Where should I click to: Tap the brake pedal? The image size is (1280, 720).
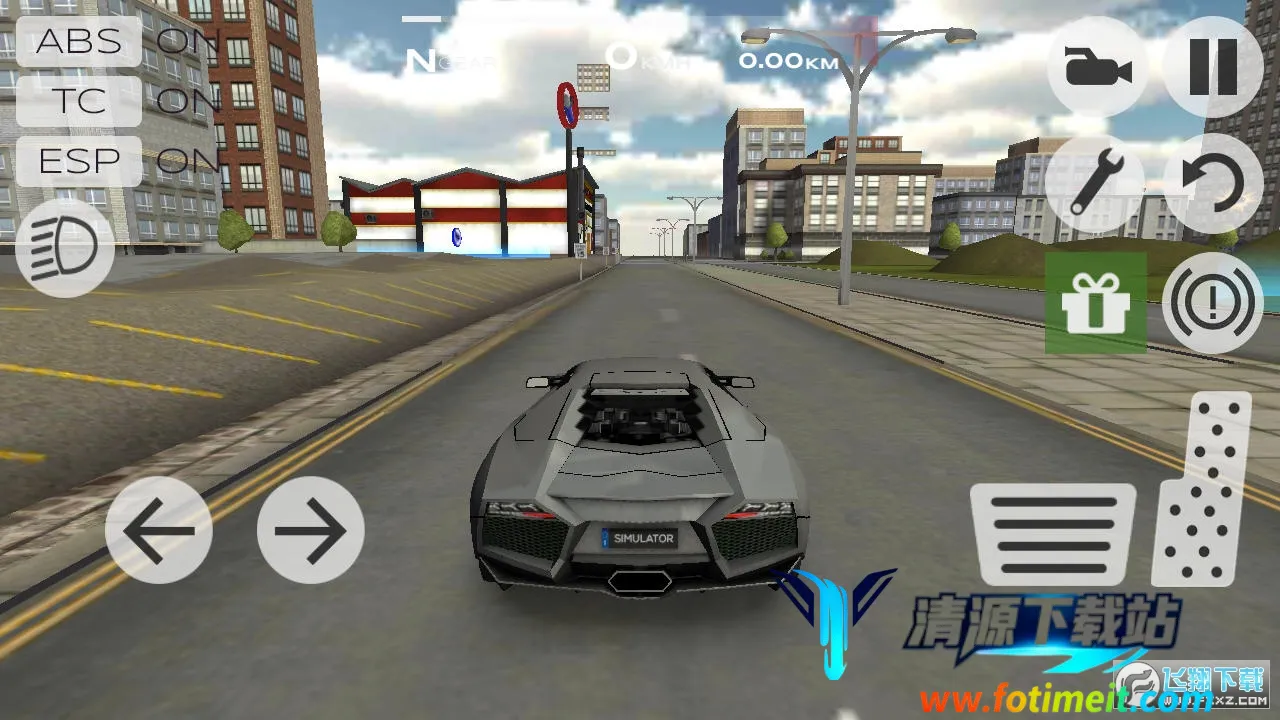1053,534
